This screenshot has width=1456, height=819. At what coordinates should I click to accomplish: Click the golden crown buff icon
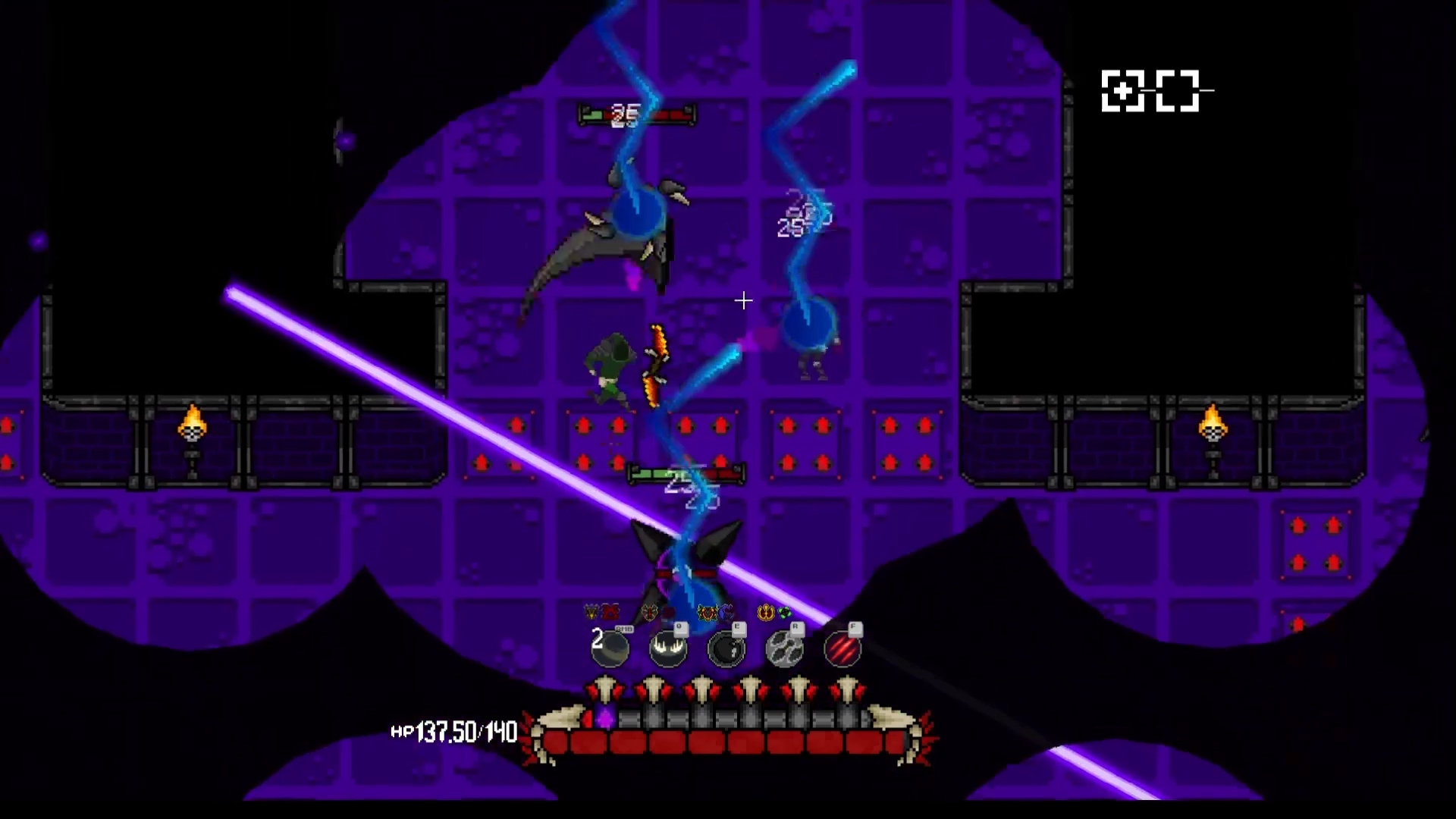764,613
